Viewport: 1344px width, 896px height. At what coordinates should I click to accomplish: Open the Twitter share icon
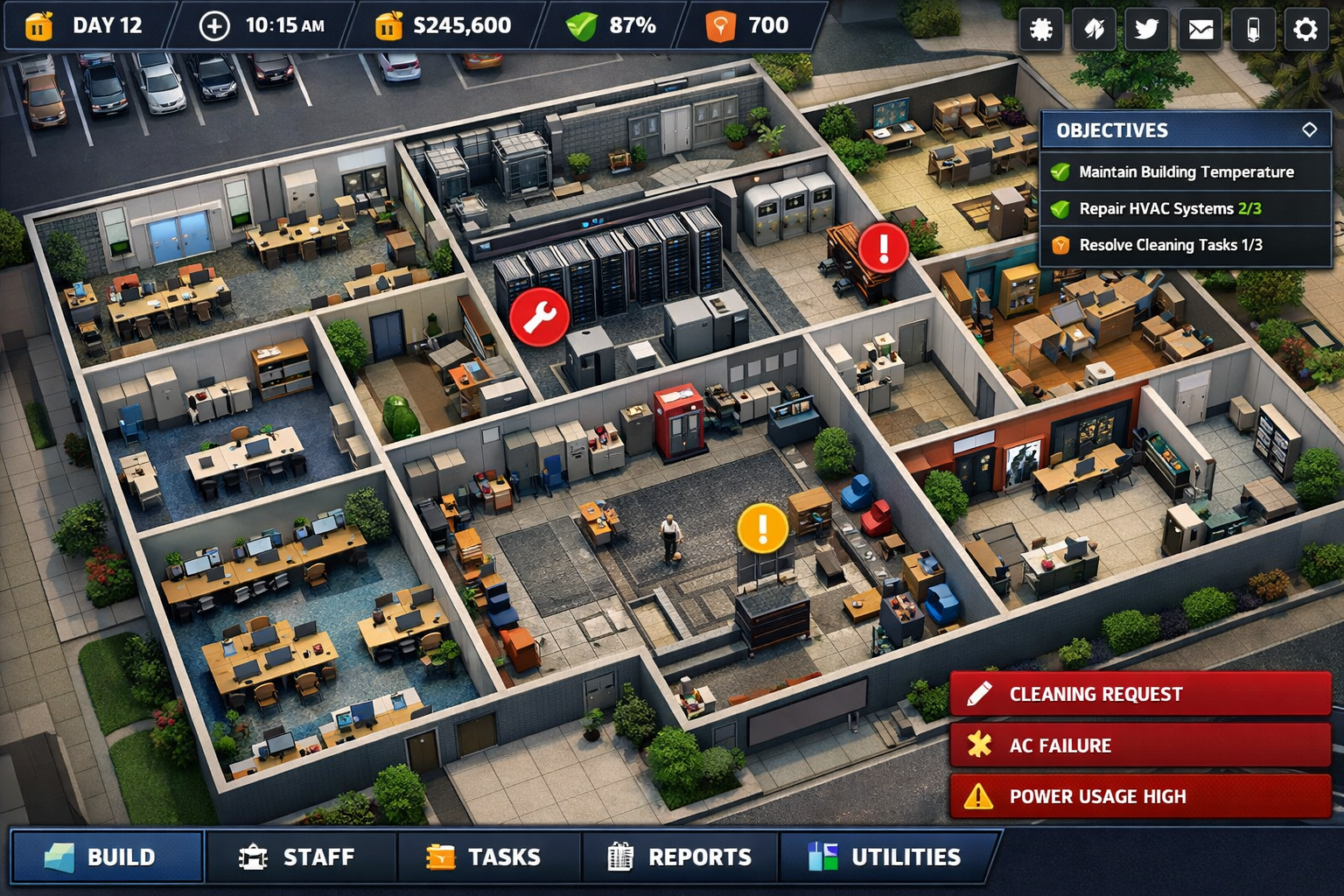pyautogui.click(x=1146, y=29)
